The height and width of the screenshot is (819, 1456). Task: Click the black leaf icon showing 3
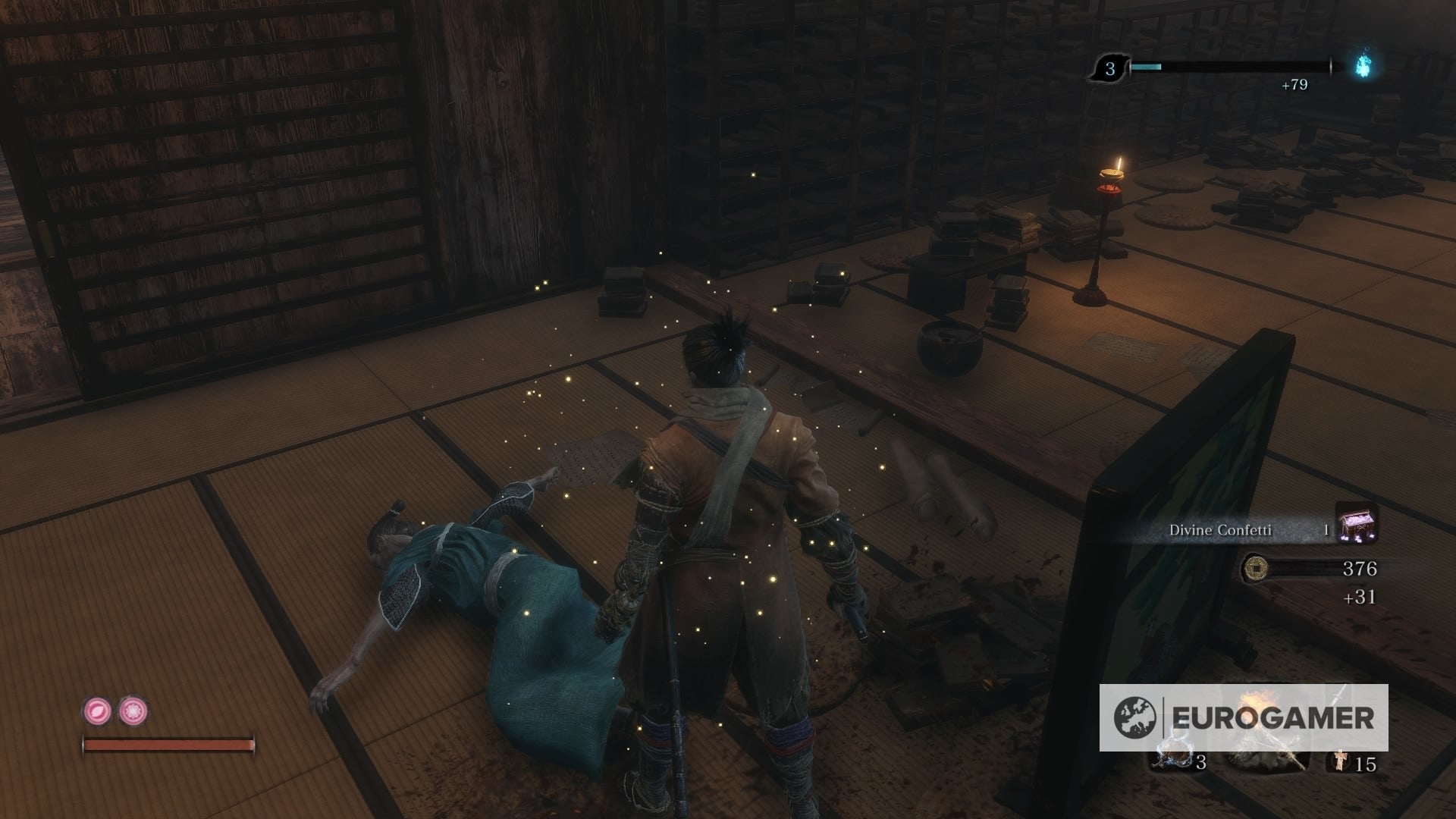[1110, 67]
